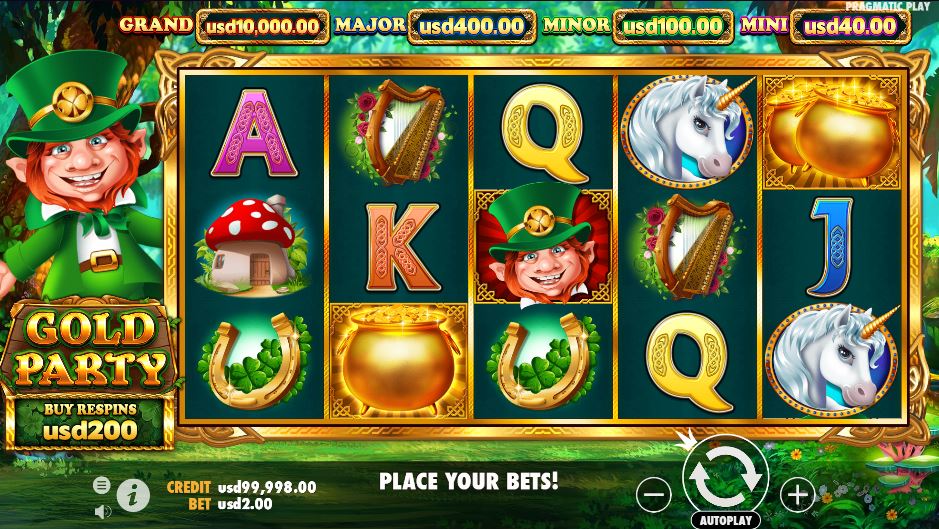Decrease the bet with the minus button
This screenshot has height=529, width=939.
click(653, 492)
